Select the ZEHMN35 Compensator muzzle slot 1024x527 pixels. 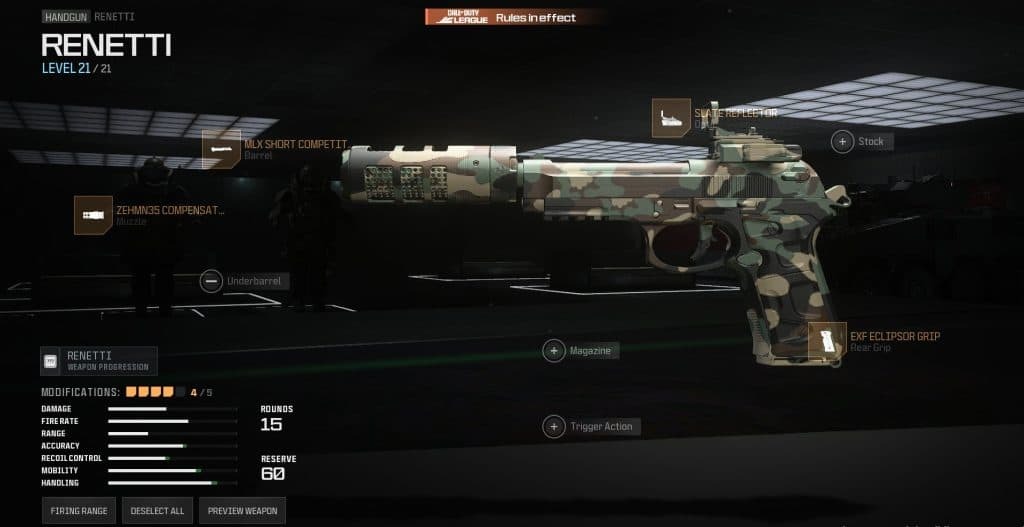[x=93, y=215]
